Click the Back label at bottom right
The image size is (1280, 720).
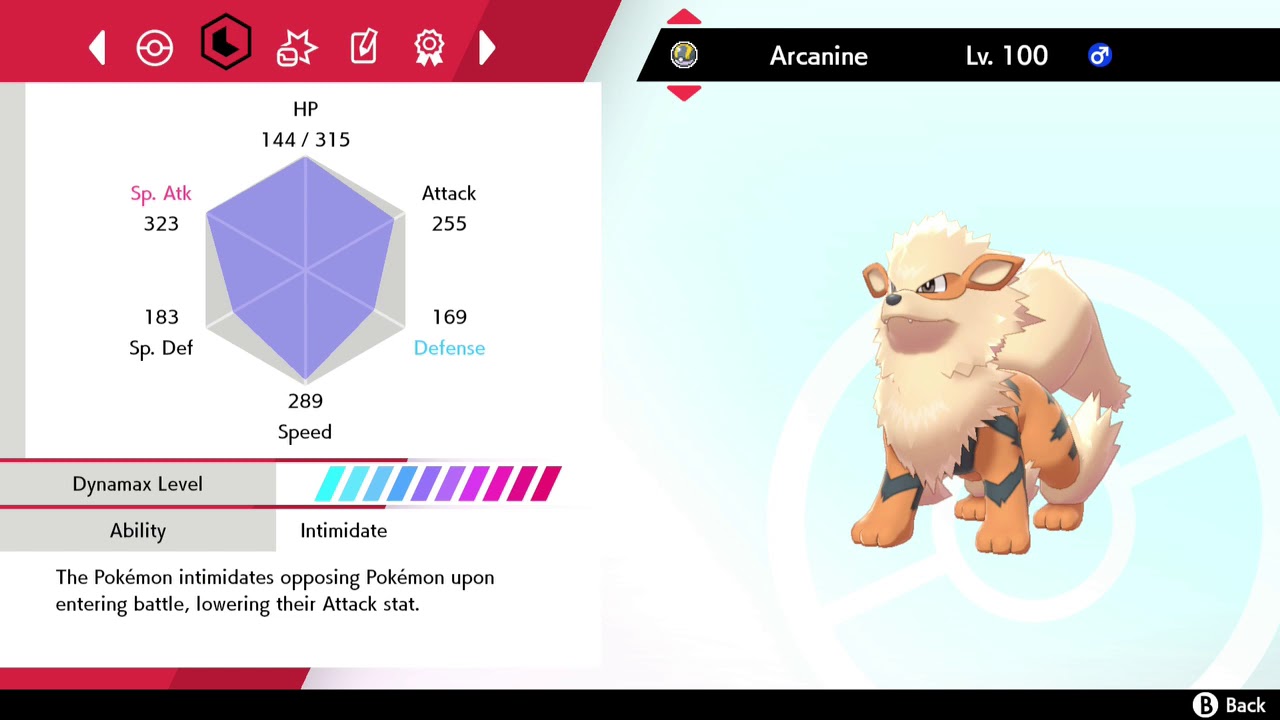[x=1243, y=705]
